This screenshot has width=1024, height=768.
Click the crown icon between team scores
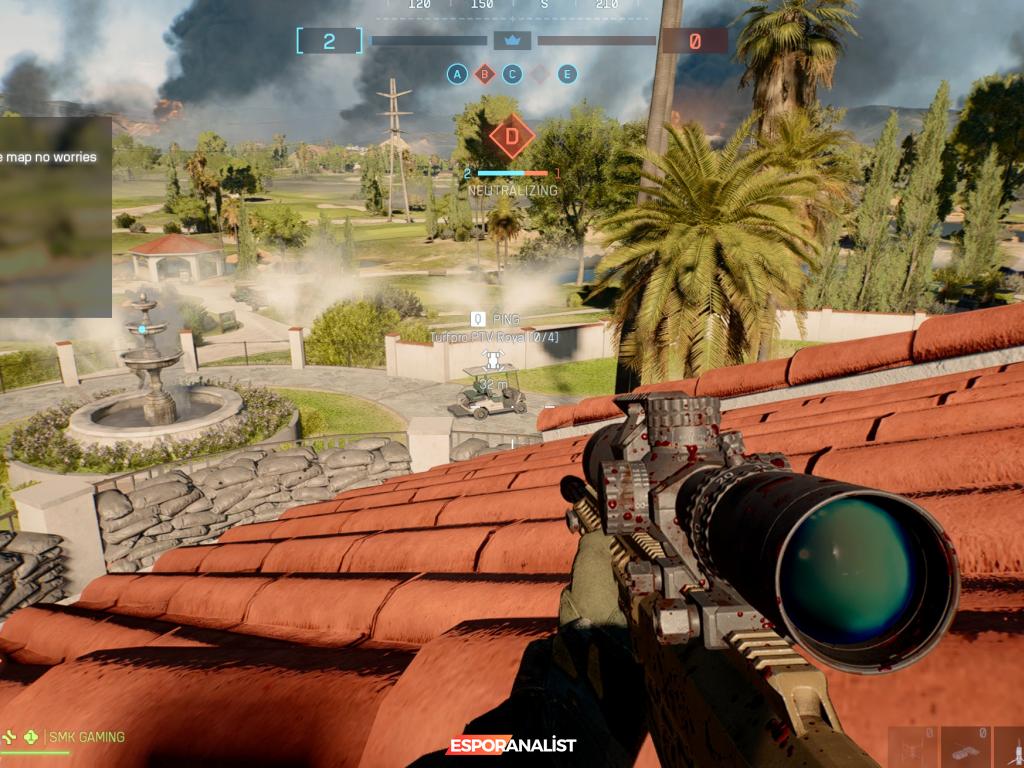512,41
